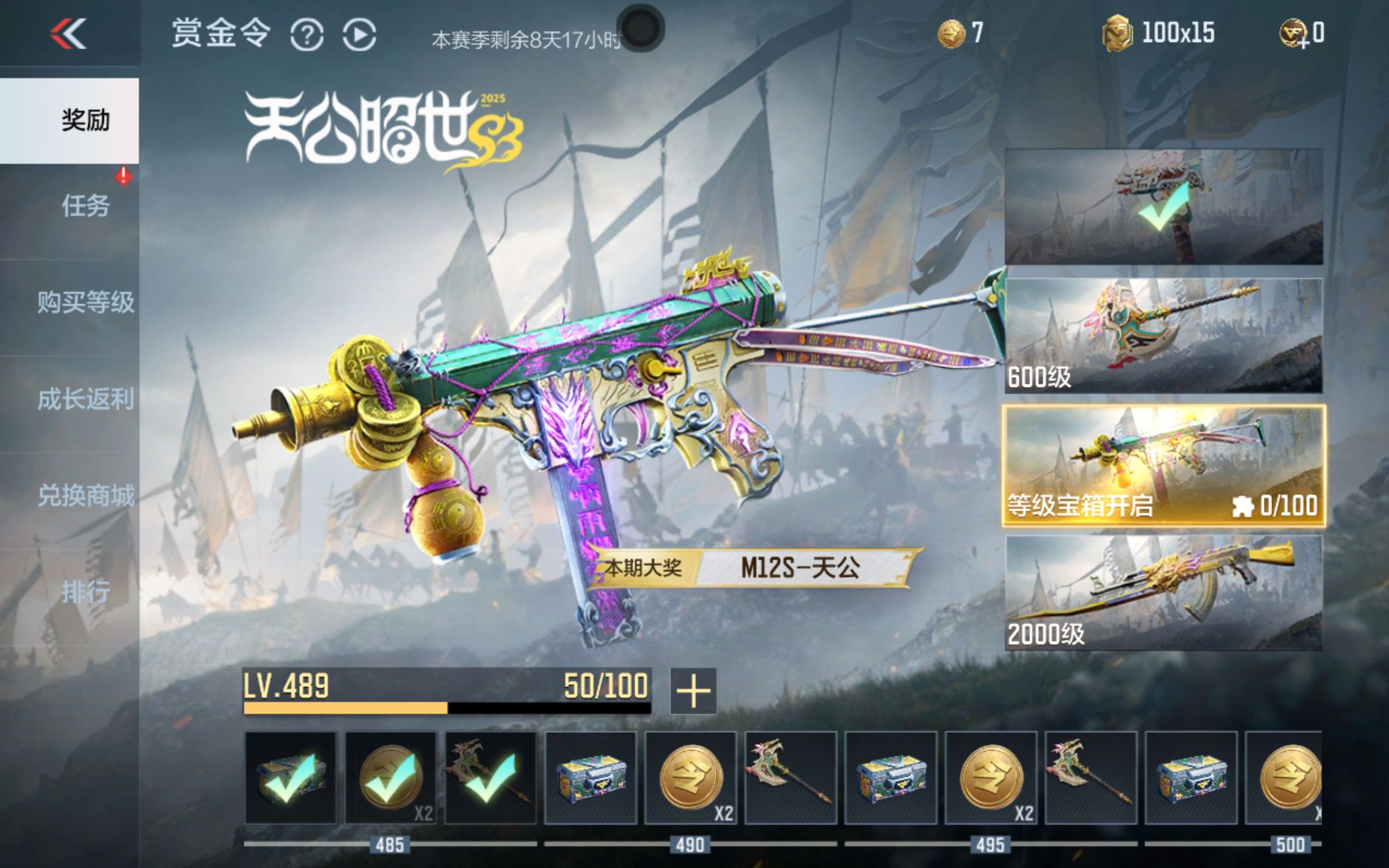1389x868 pixels.
Task: Add levels with the plus button
Action: (693, 691)
